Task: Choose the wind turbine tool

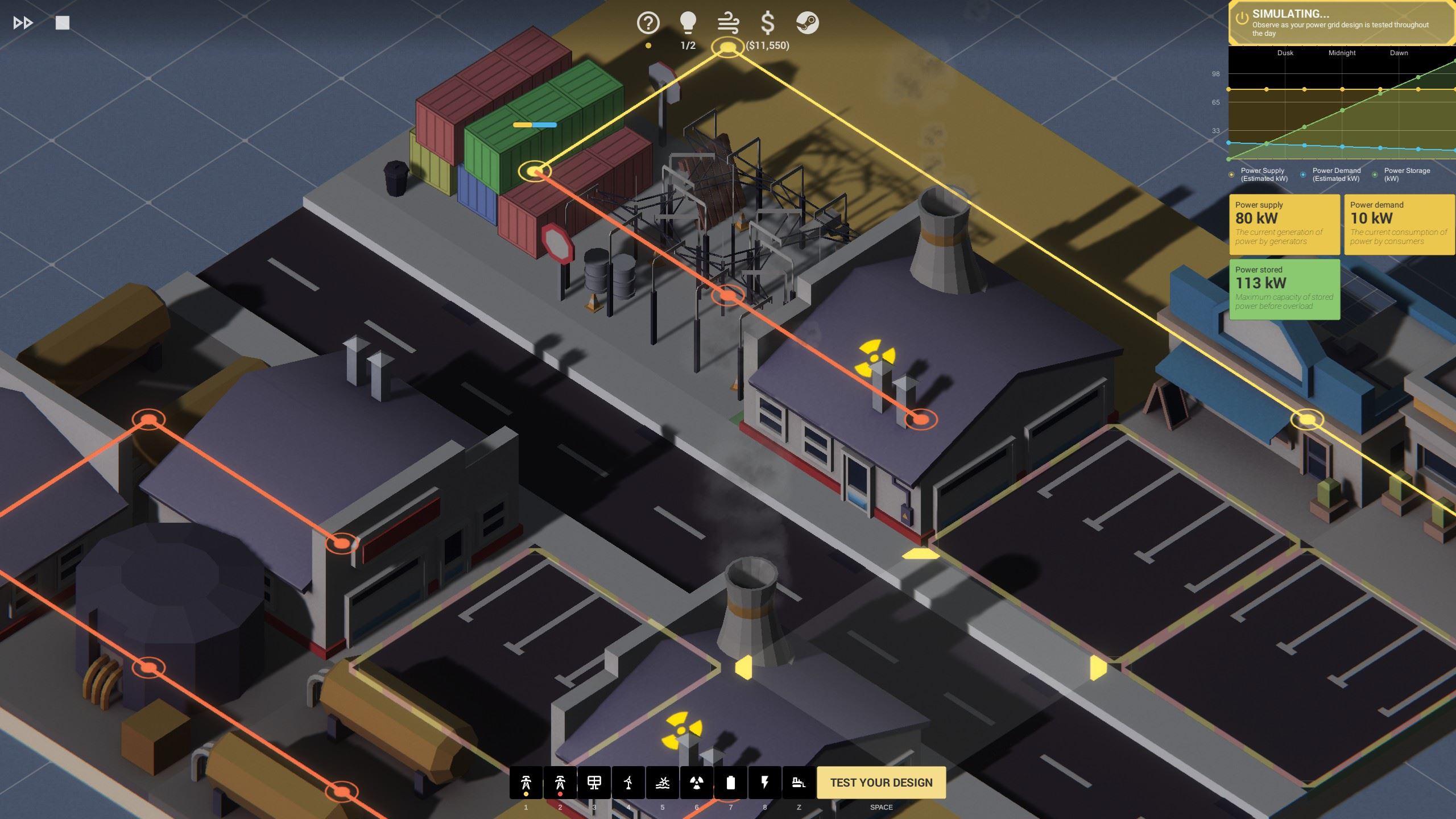Action: click(x=628, y=783)
